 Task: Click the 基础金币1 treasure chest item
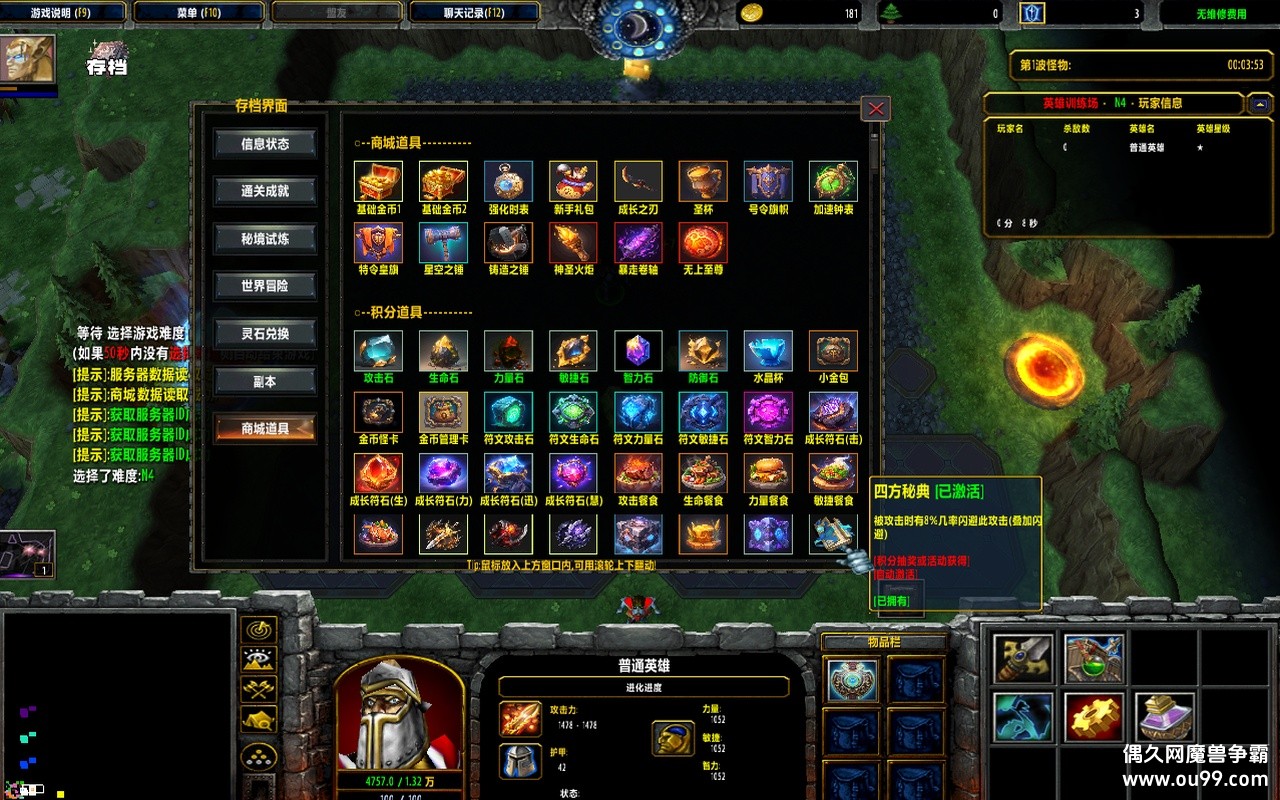click(378, 182)
